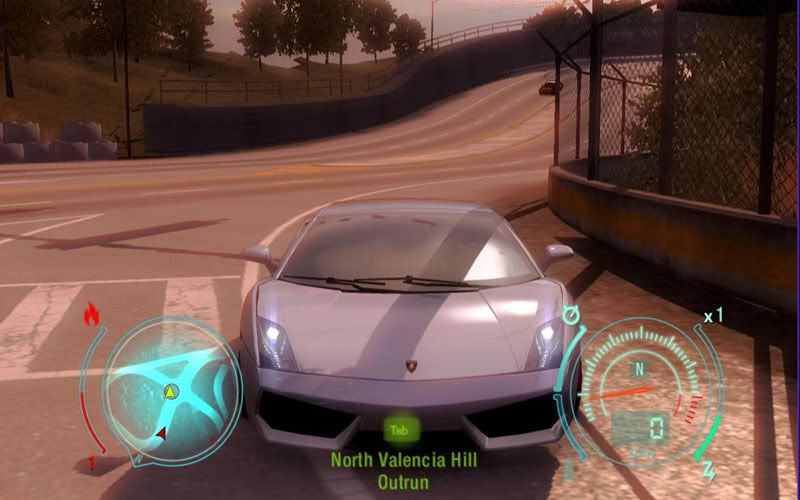
Task: Select the red marker on the minimap
Action: coord(161,431)
